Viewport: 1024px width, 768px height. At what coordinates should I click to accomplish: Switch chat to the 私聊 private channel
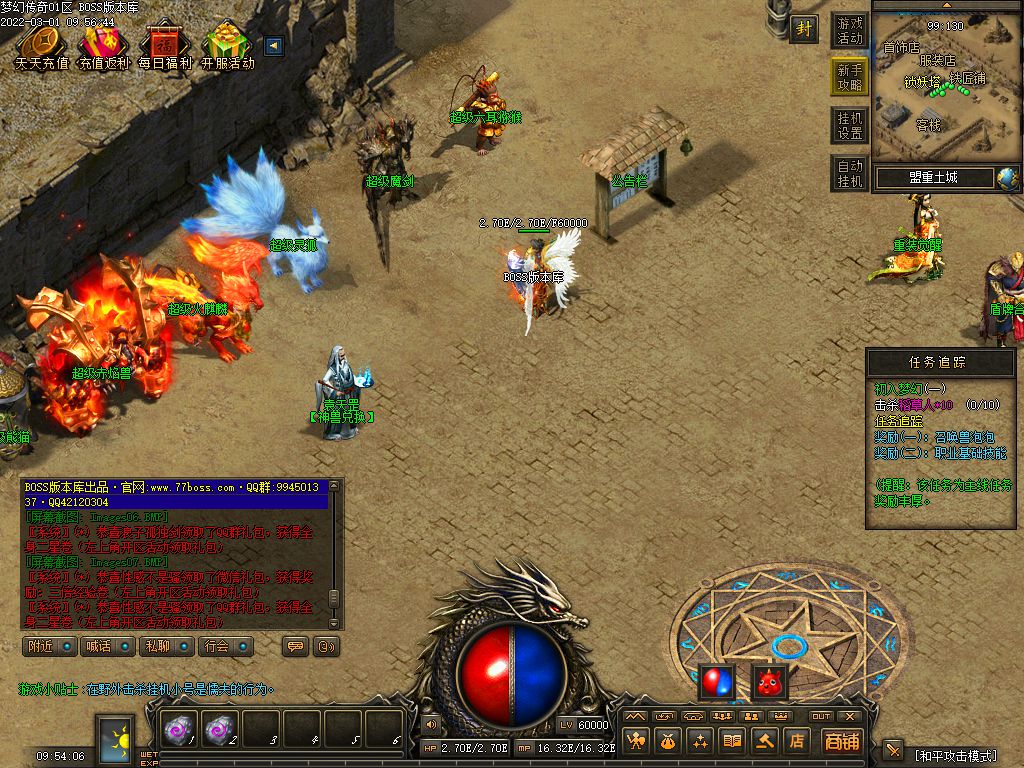pos(166,646)
